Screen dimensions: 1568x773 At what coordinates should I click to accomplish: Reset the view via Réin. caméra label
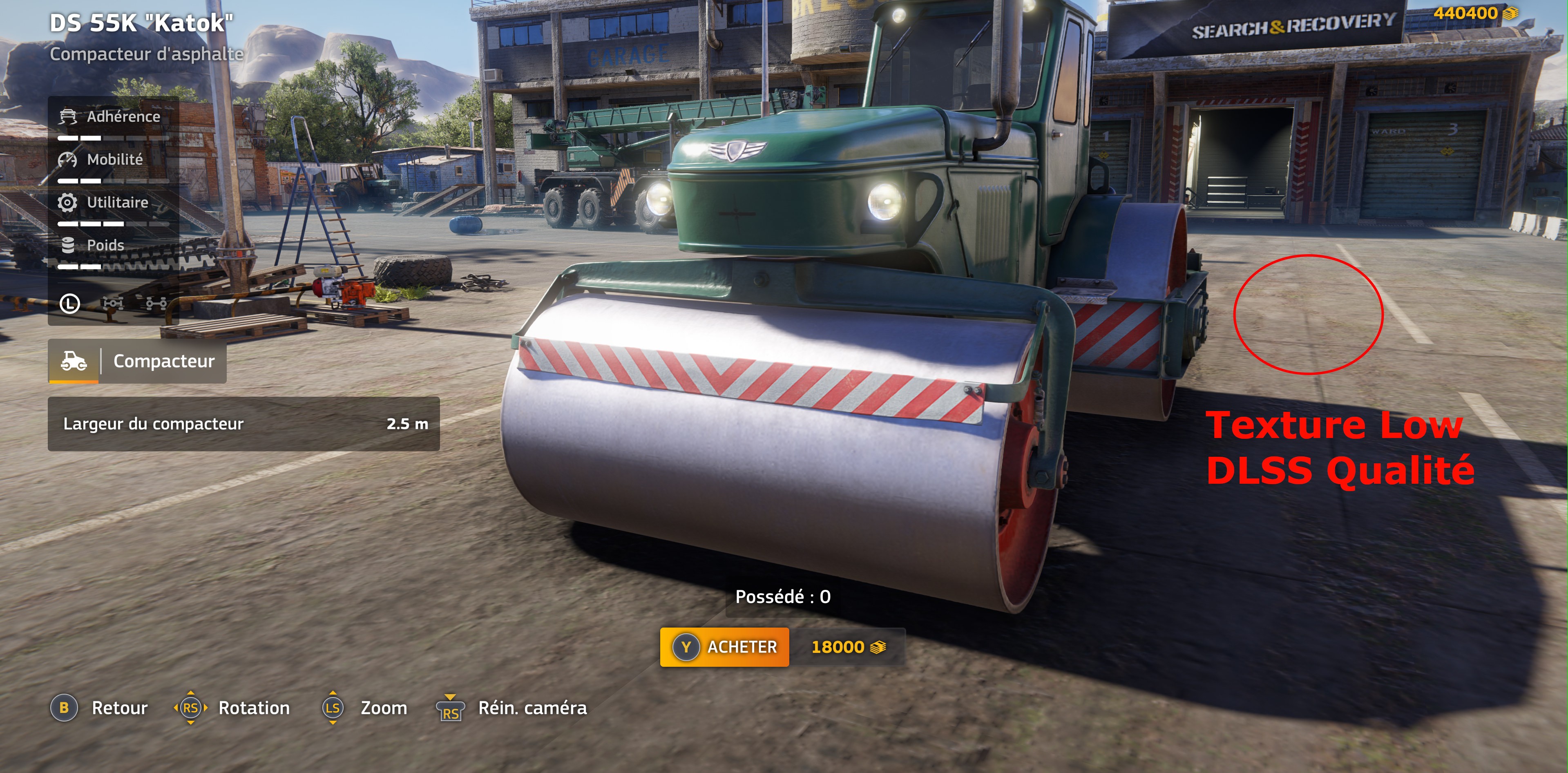[x=532, y=708]
